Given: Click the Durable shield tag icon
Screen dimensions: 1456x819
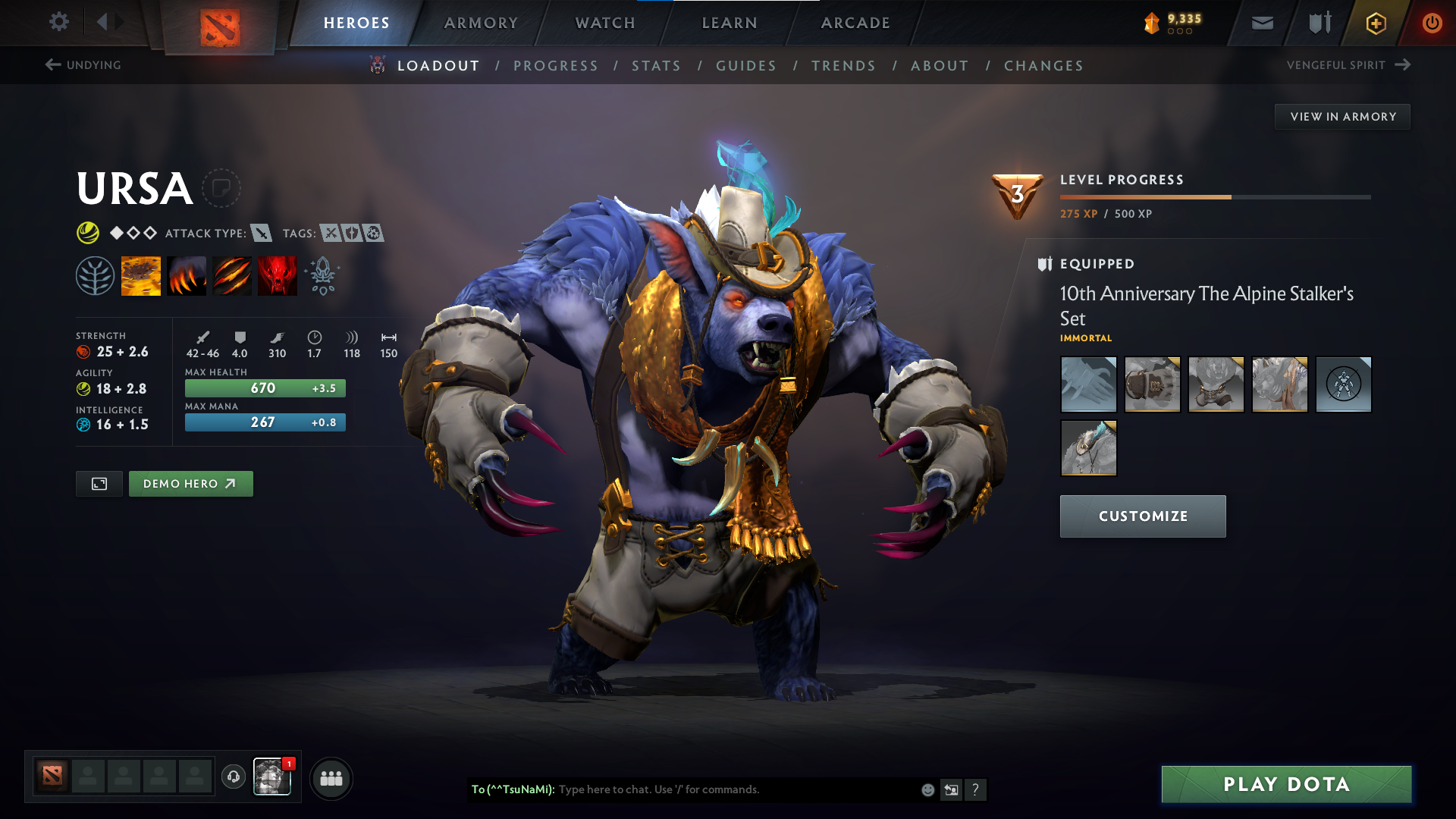Looking at the screenshot, I should point(351,234).
